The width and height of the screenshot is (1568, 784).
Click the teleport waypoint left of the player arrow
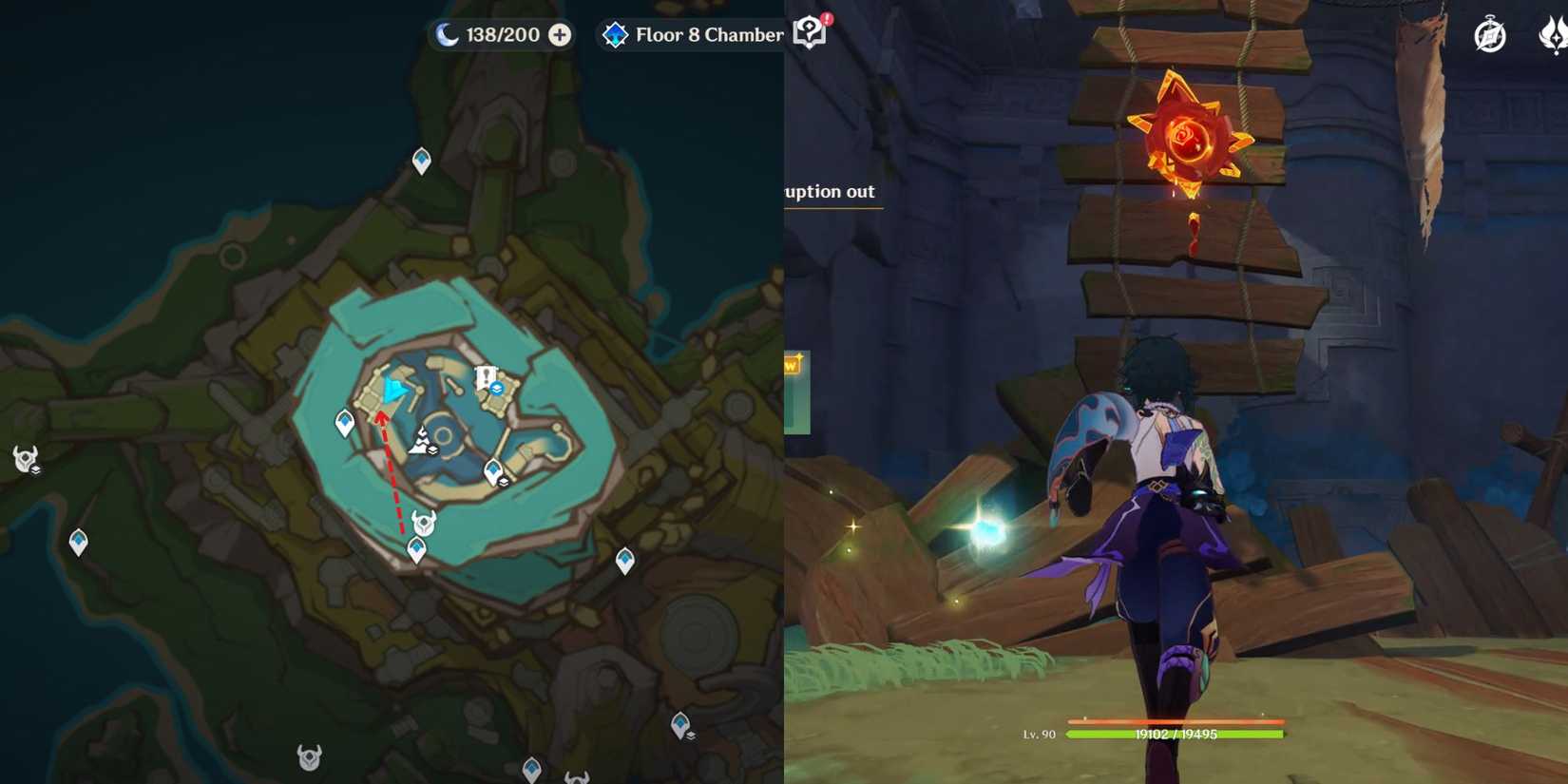343,421
